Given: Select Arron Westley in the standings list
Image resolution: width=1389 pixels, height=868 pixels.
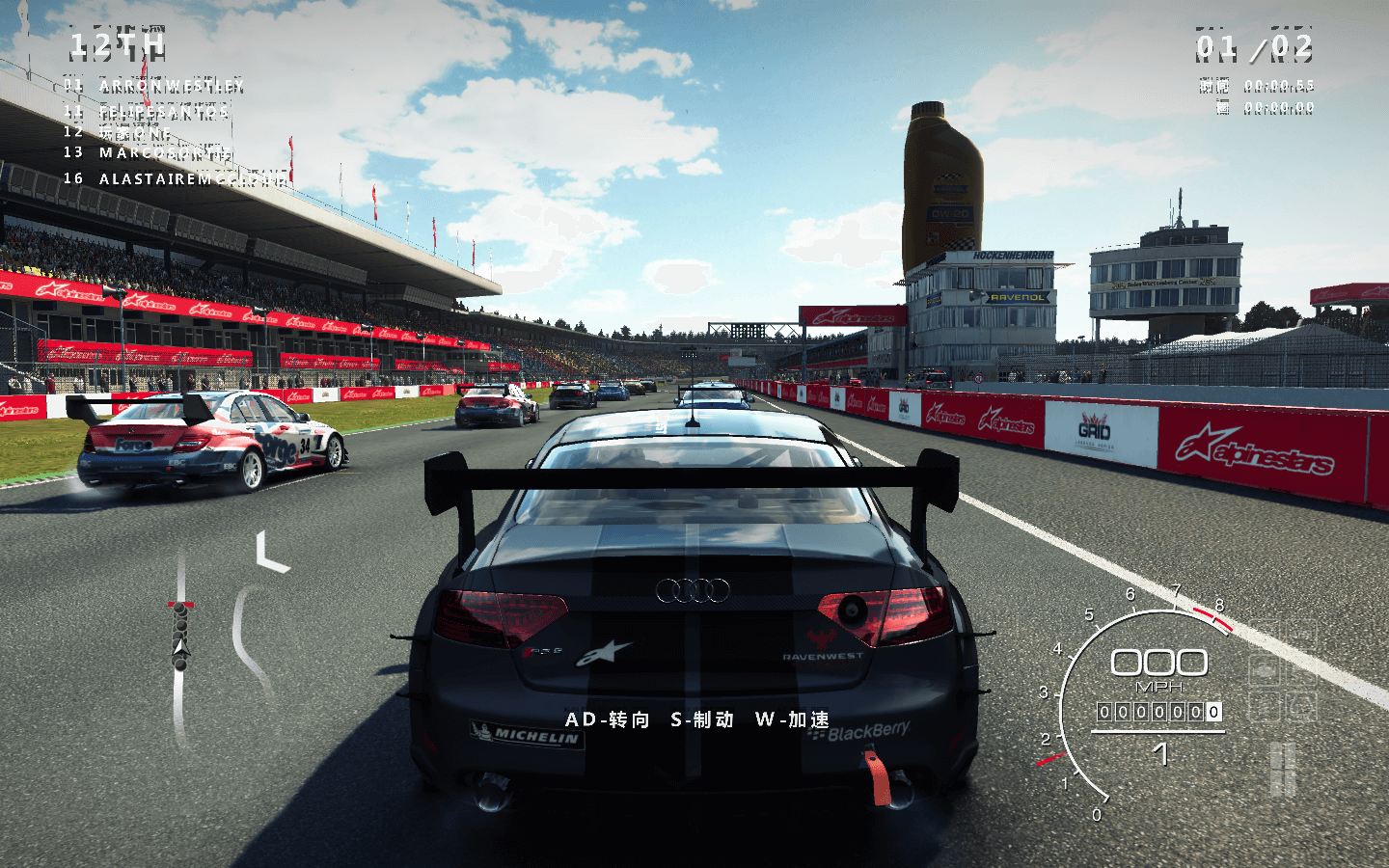Looking at the screenshot, I should (170, 86).
